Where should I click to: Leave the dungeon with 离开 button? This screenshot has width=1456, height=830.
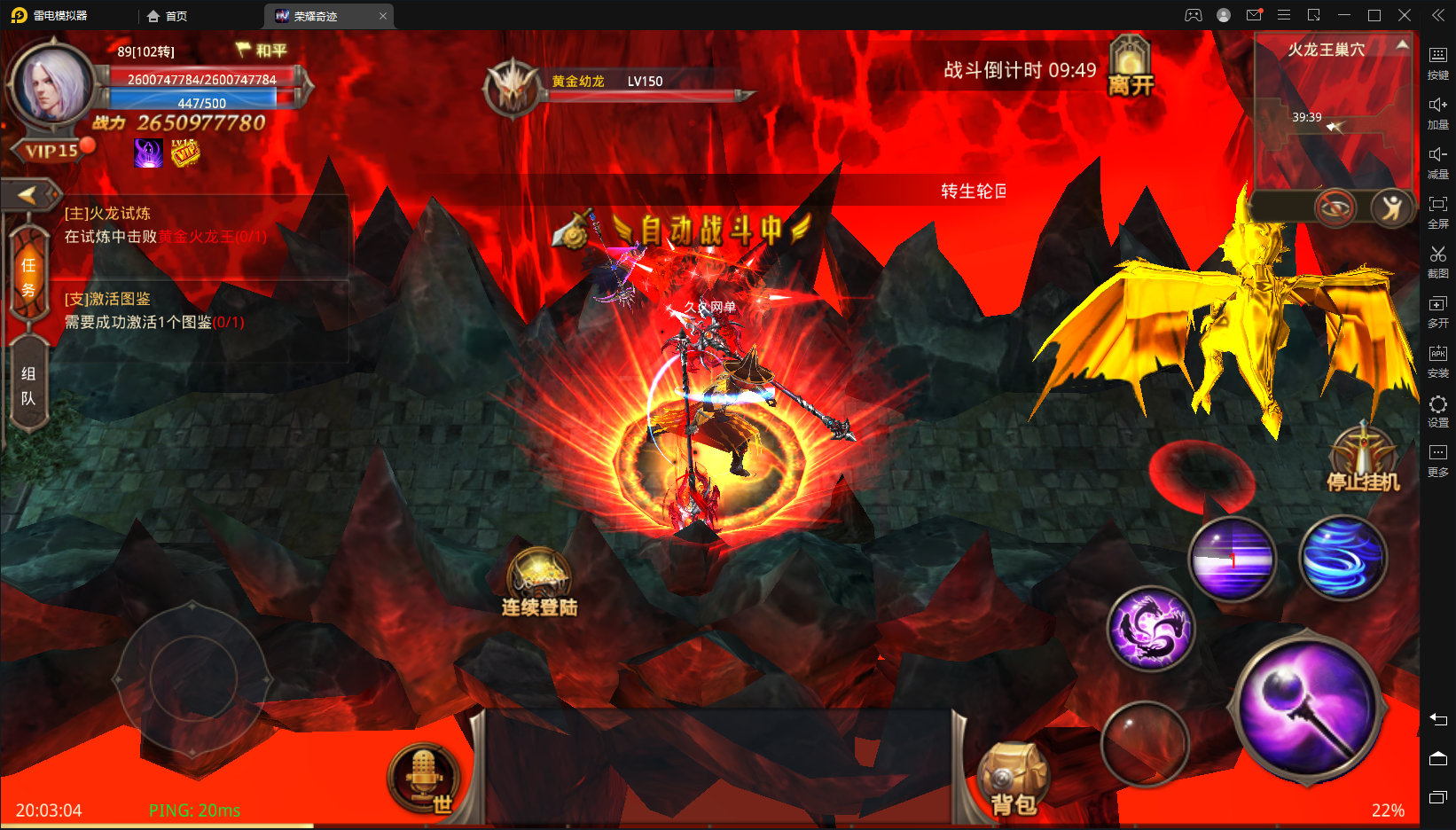point(1131,67)
